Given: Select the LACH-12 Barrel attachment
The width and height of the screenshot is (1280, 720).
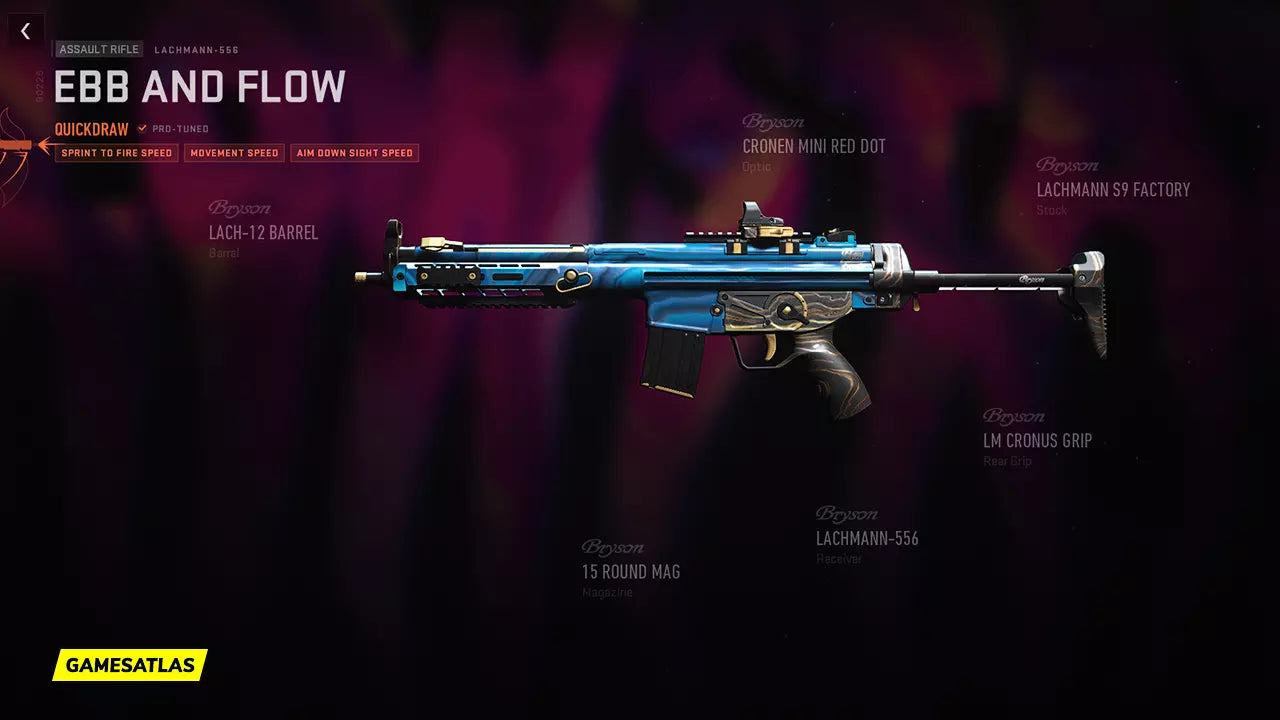Looking at the screenshot, I should click(x=263, y=232).
